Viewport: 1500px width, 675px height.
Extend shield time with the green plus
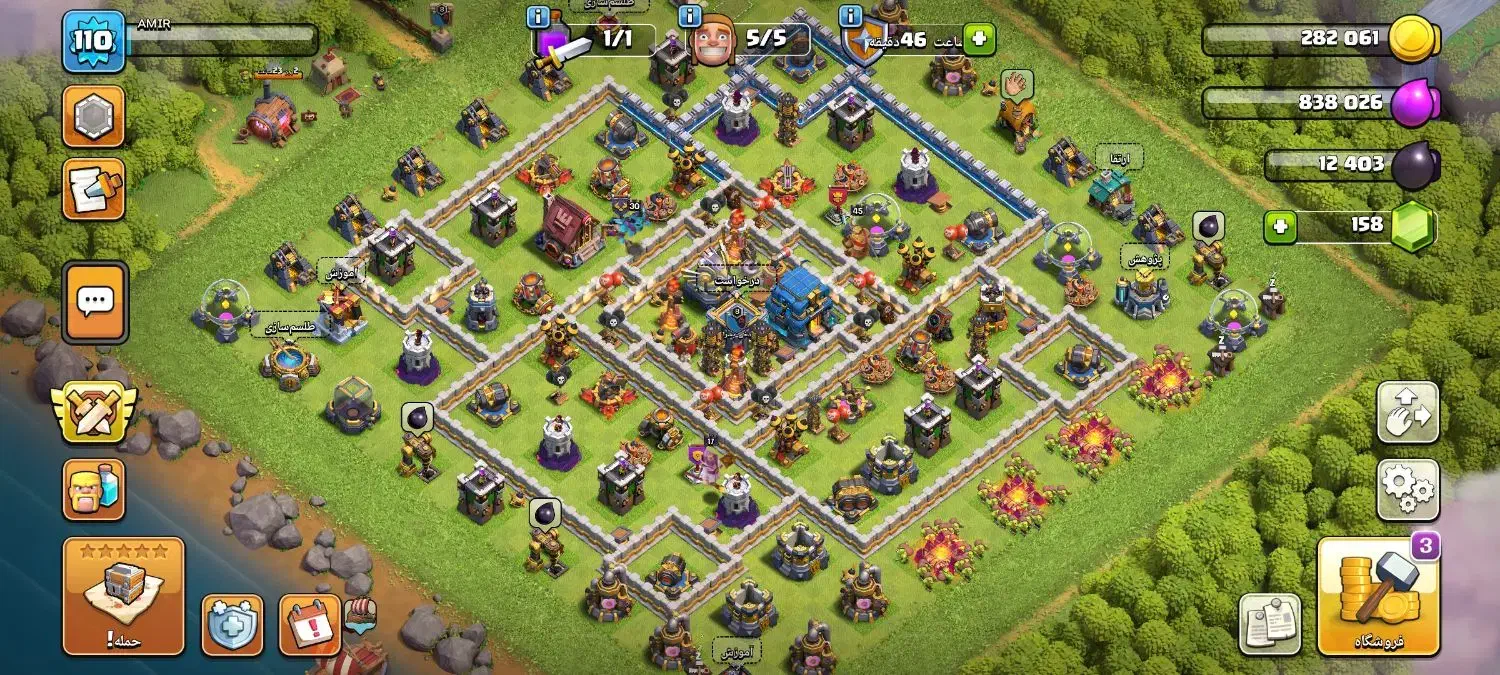979,40
